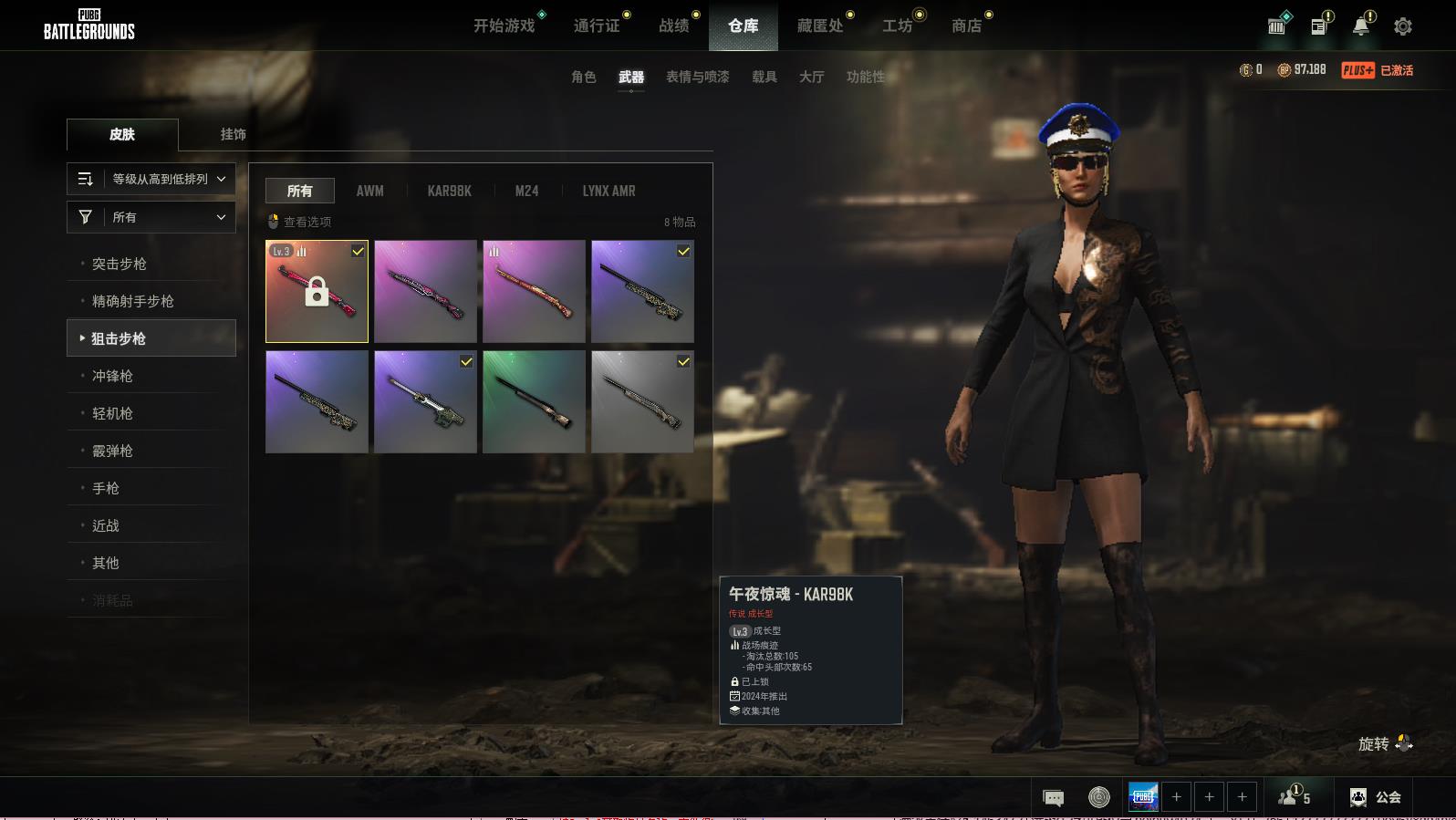Switch to the 角色 character sub-tab
Screen dimensions: 1456x820
pyautogui.click(x=583, y=77)
